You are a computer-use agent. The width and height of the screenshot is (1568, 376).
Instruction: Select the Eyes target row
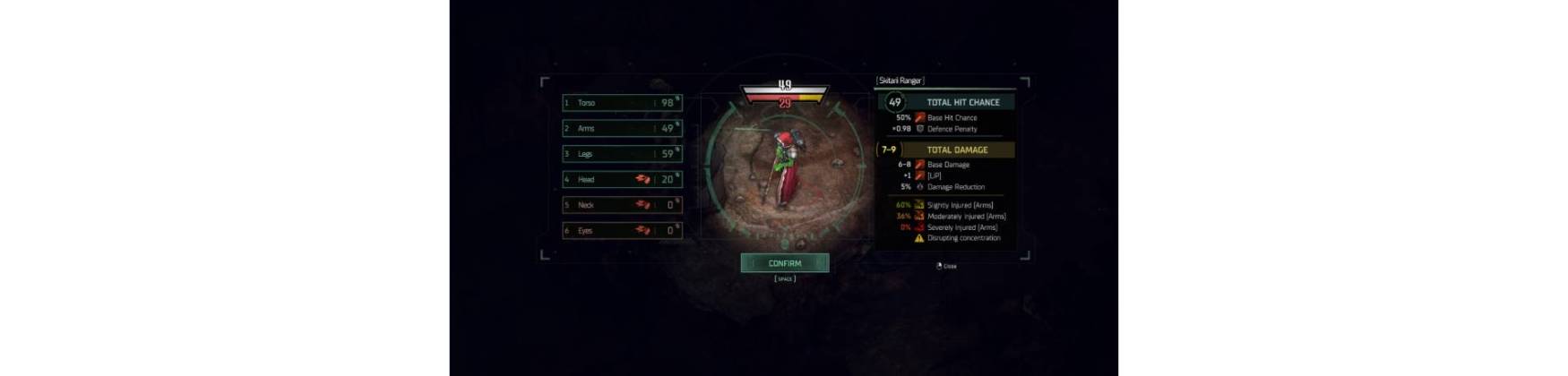click(x=622, y=231)
